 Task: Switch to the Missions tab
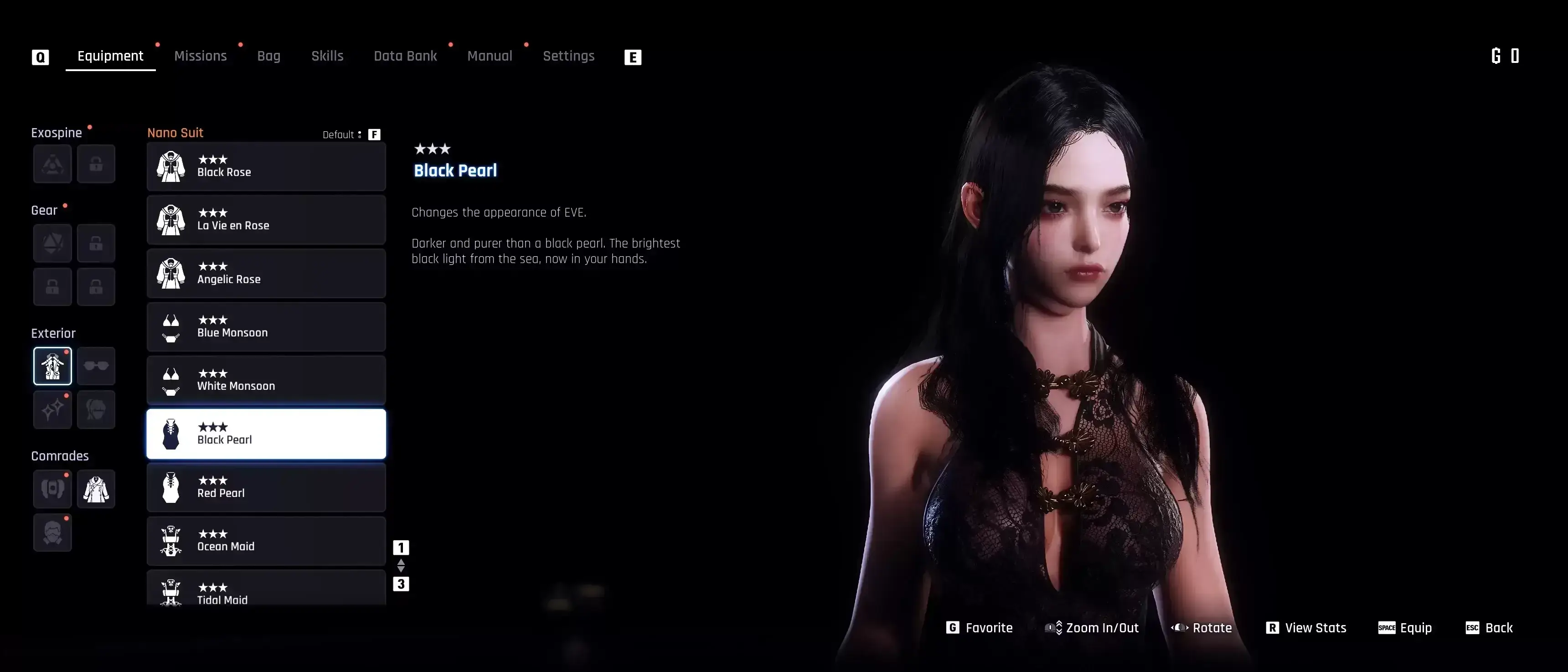click(200, 56)
